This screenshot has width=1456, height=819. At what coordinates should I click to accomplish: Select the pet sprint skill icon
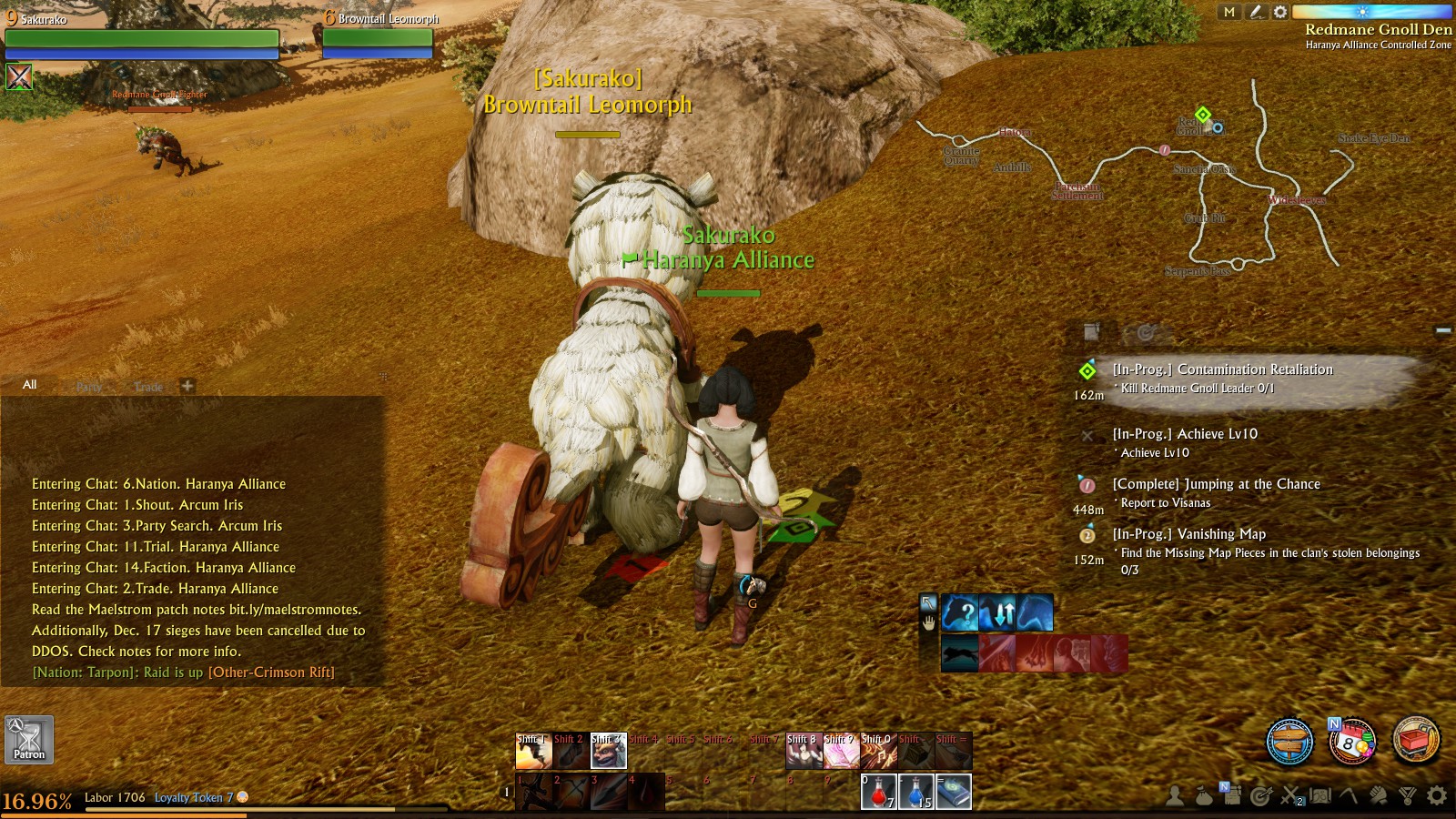pyautogui.click(x=959, y=652)
